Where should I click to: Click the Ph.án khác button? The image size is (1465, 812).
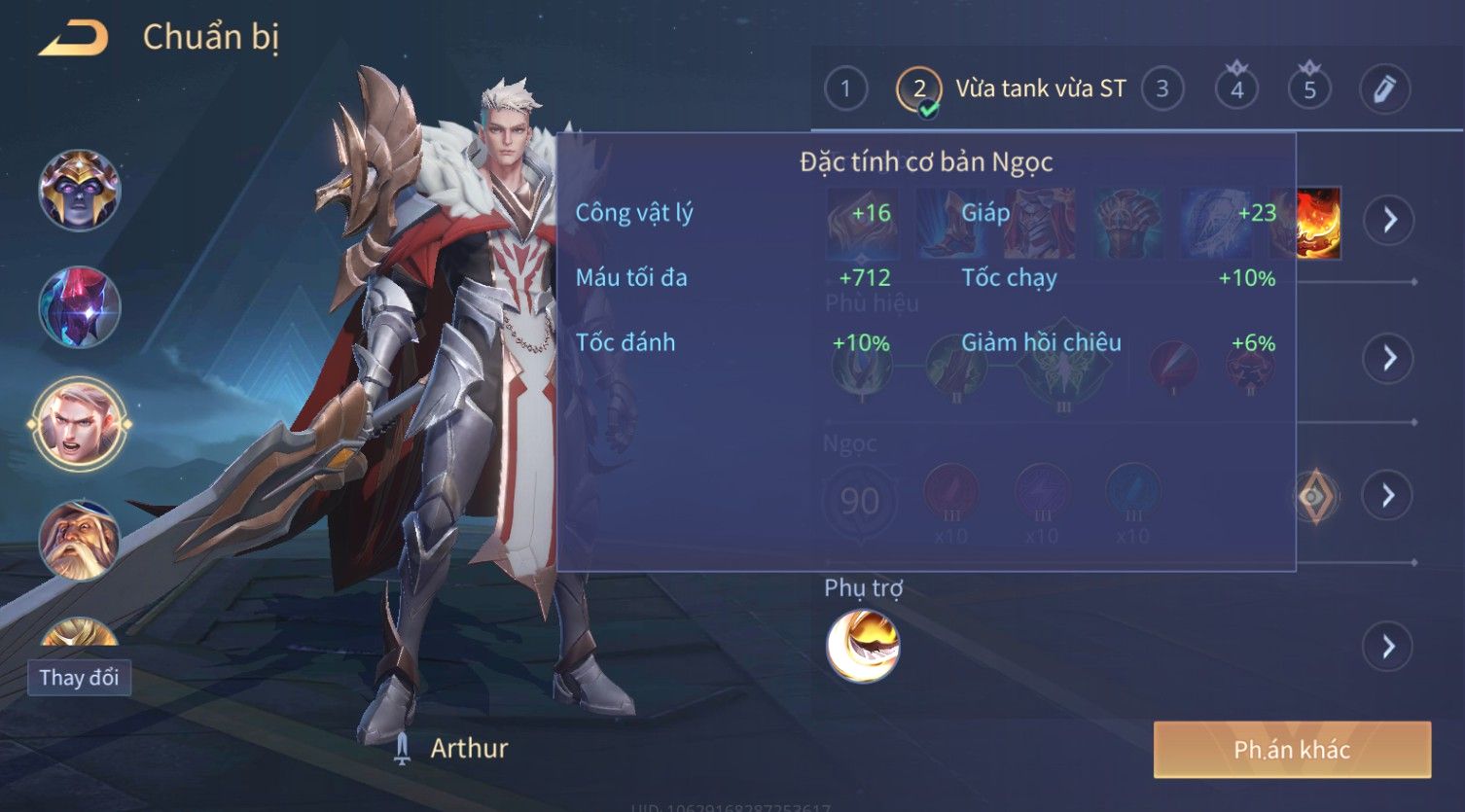coord(1292,750)
